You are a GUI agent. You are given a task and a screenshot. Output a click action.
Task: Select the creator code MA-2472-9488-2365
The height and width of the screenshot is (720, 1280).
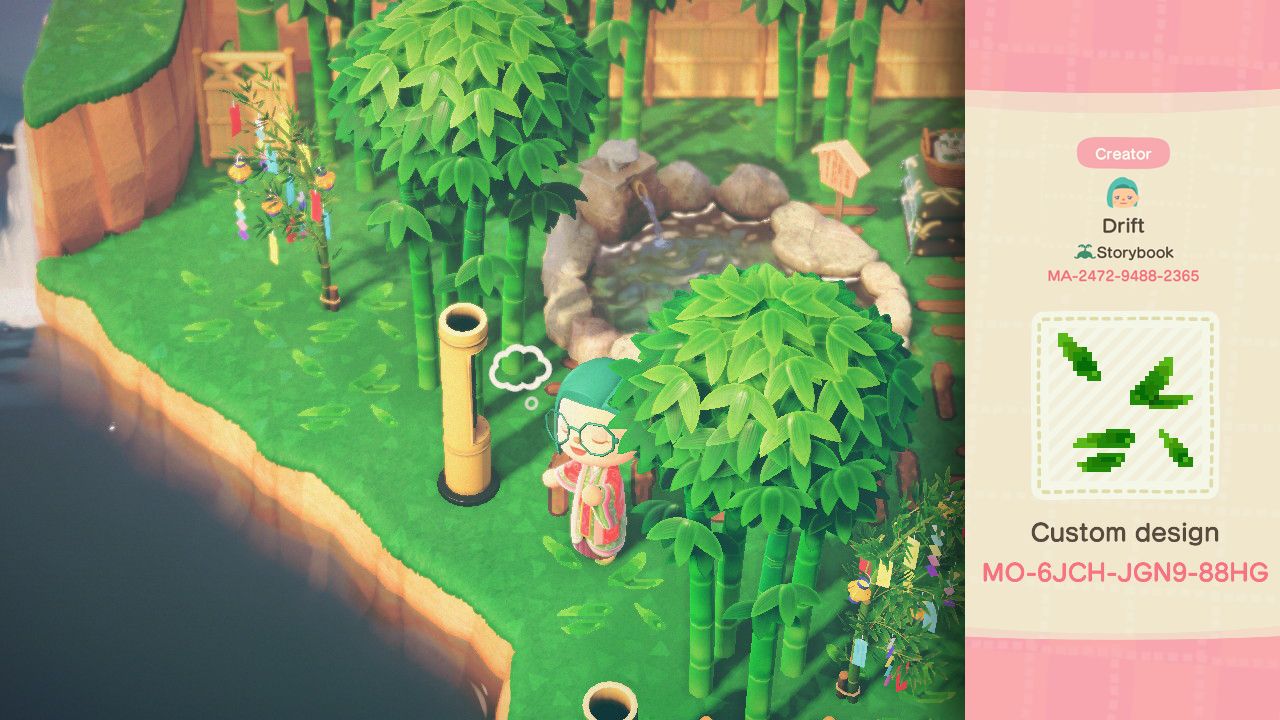click(x=1122, y=276)
